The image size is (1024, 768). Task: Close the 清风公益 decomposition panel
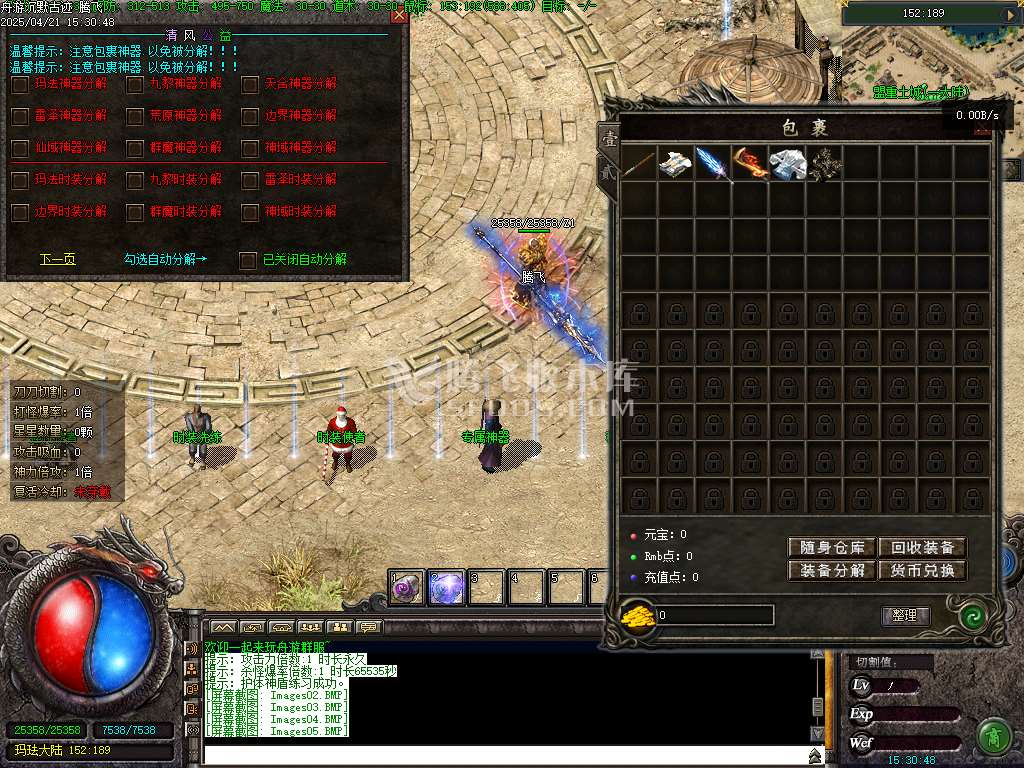(x=399, y=16)
